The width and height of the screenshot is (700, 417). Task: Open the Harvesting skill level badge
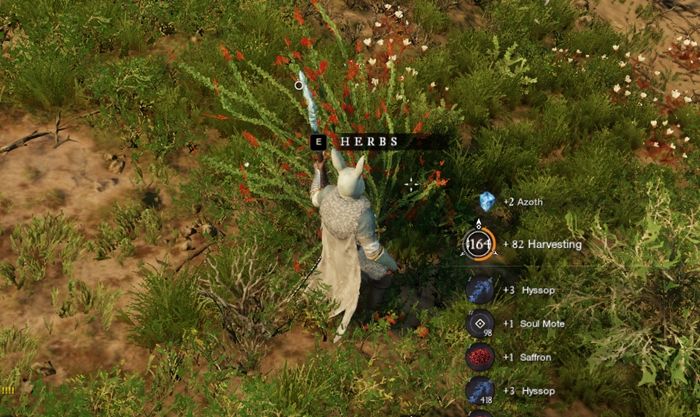point(479,244)
